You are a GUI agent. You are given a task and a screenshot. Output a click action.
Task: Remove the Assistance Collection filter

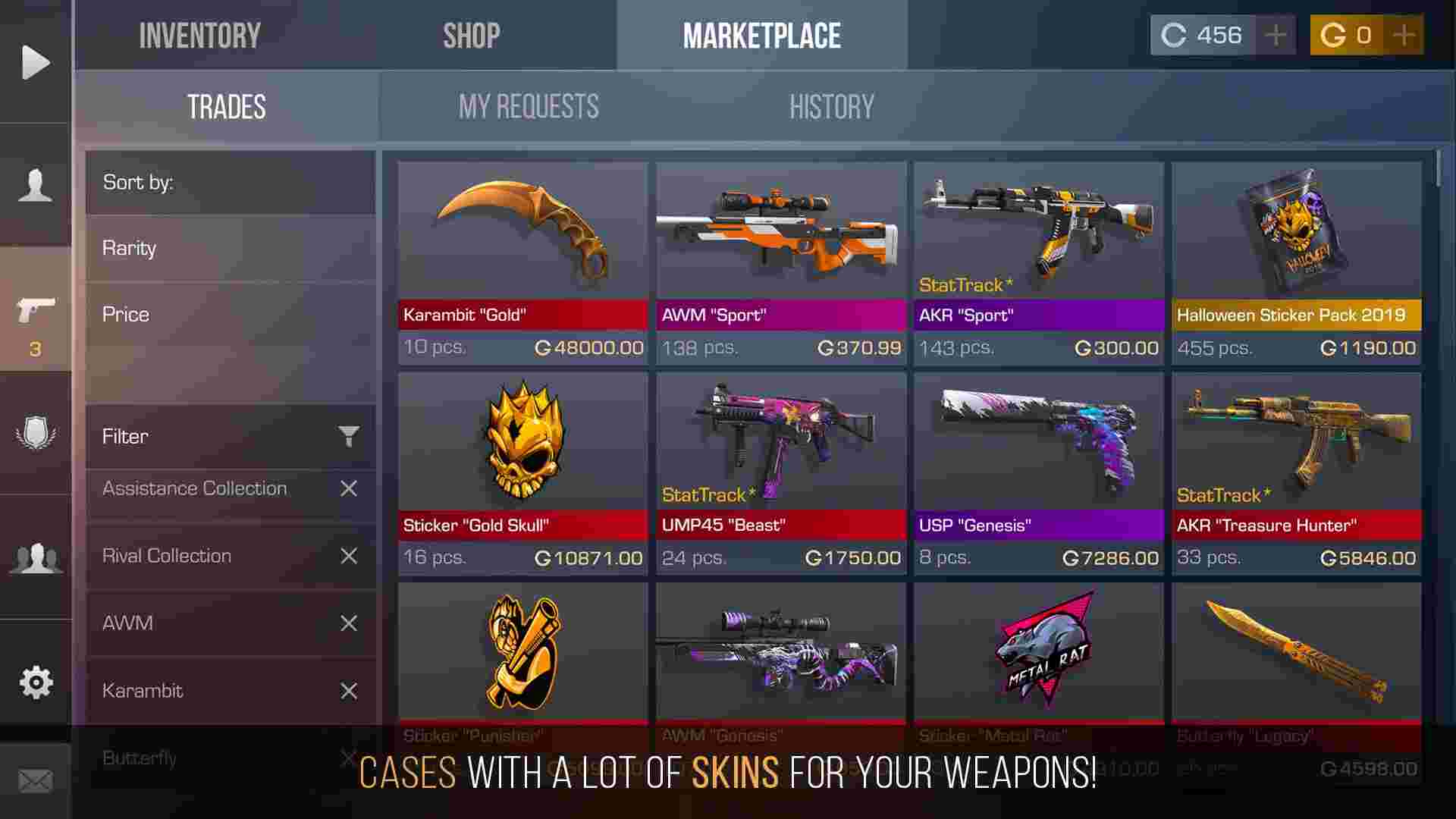click(x=349, y=488)
